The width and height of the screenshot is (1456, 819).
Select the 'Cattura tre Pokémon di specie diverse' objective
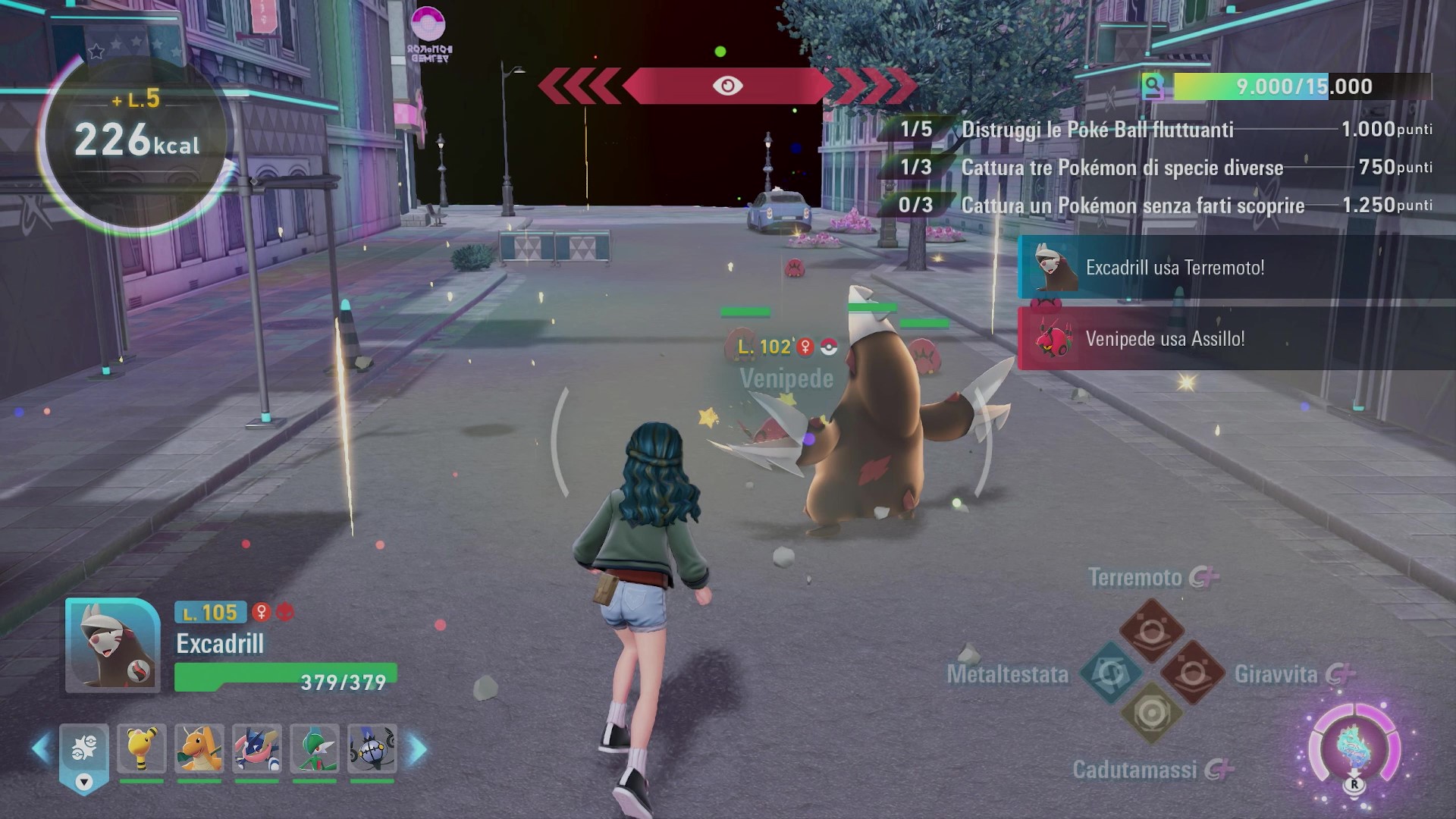point(1122,168)
